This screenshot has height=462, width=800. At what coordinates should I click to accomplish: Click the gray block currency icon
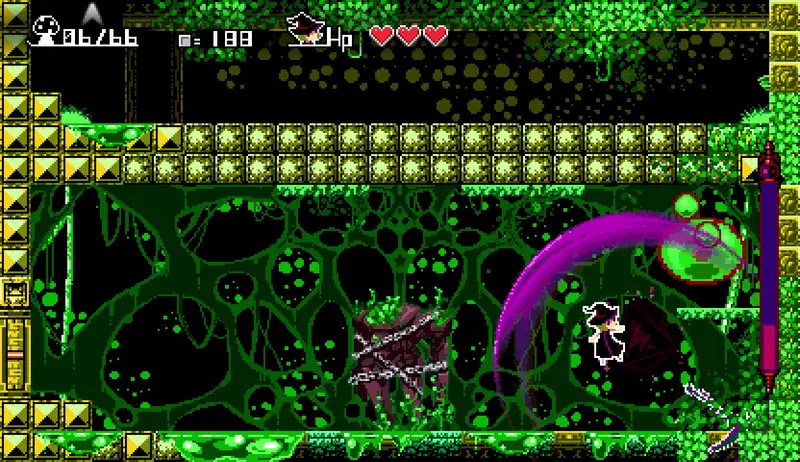184,40
